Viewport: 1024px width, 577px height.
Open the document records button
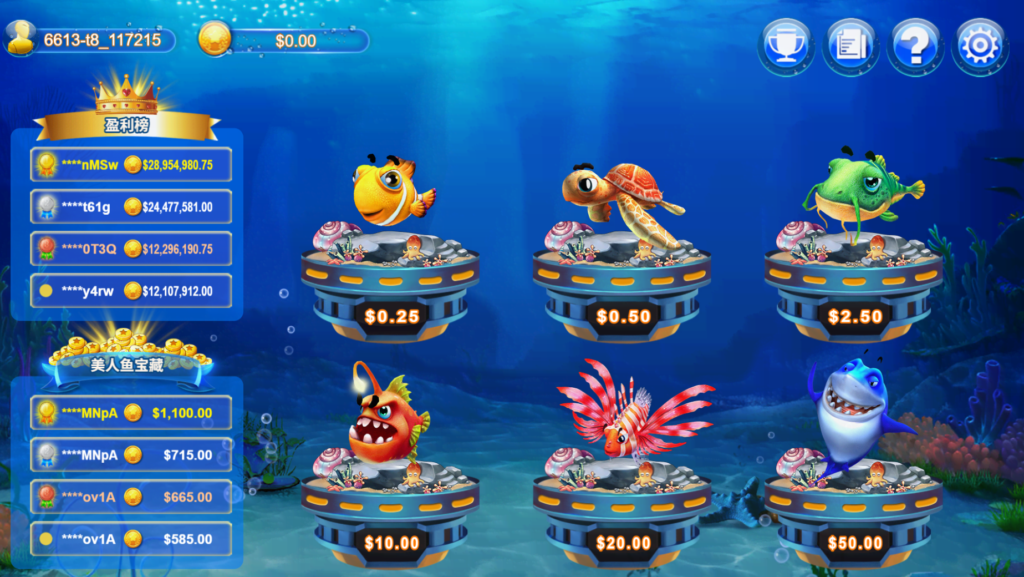tap(850, 46)
